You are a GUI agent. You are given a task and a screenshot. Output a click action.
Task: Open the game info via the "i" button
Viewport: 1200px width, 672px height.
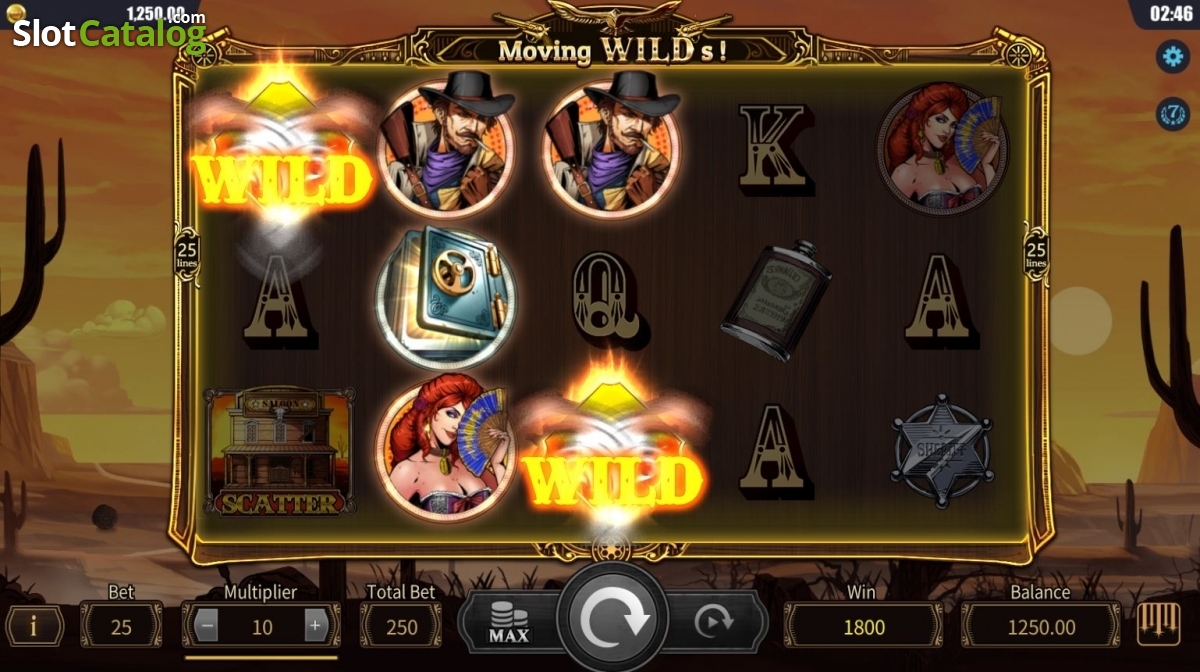click(34, 626)
